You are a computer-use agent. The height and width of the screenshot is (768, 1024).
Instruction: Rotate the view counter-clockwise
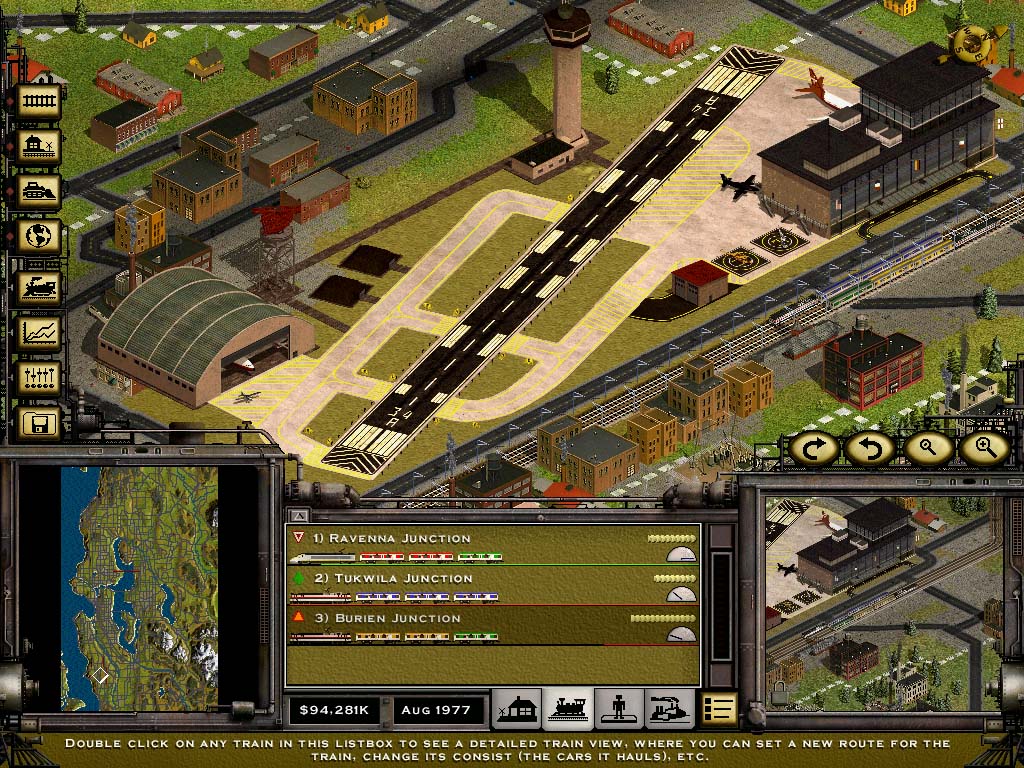868,448
